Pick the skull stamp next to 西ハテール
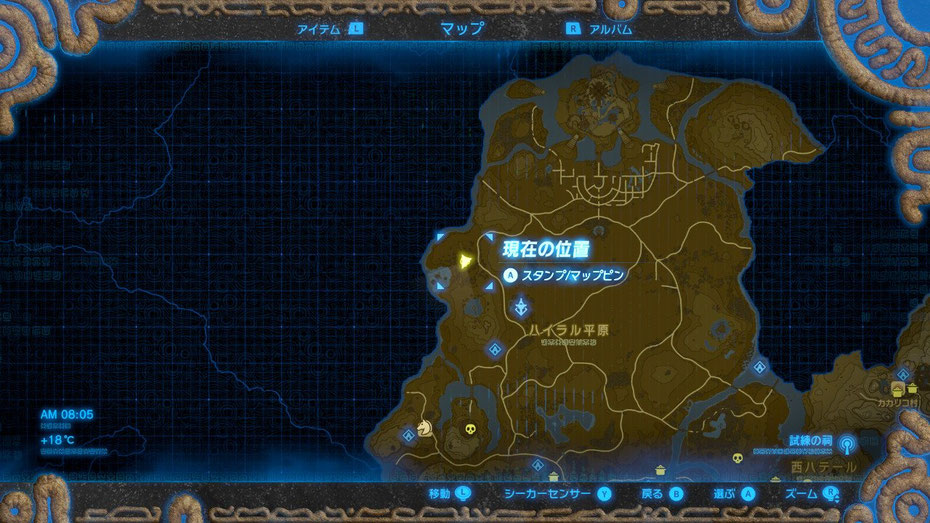Image resolution: width=930 pixels, height=523 pixels. pyautogui.click(x=739, y=459)
